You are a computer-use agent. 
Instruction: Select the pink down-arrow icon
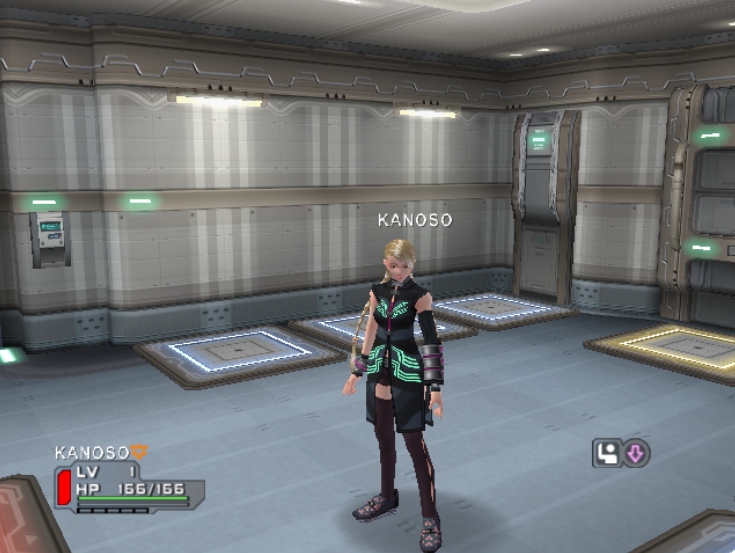pyautogui.click(x=635, y=453)
